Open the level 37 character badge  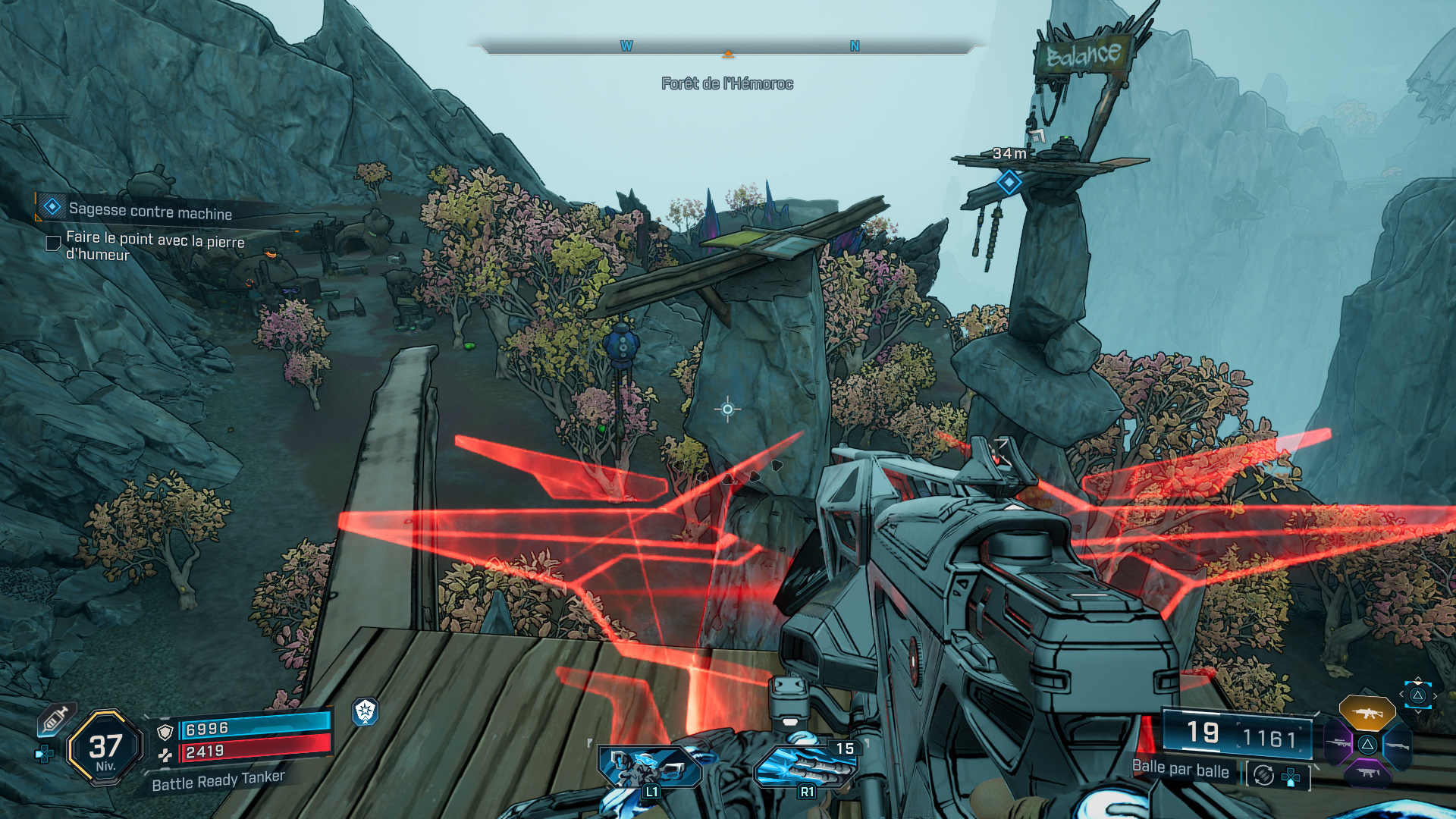(x=105, y=748)
